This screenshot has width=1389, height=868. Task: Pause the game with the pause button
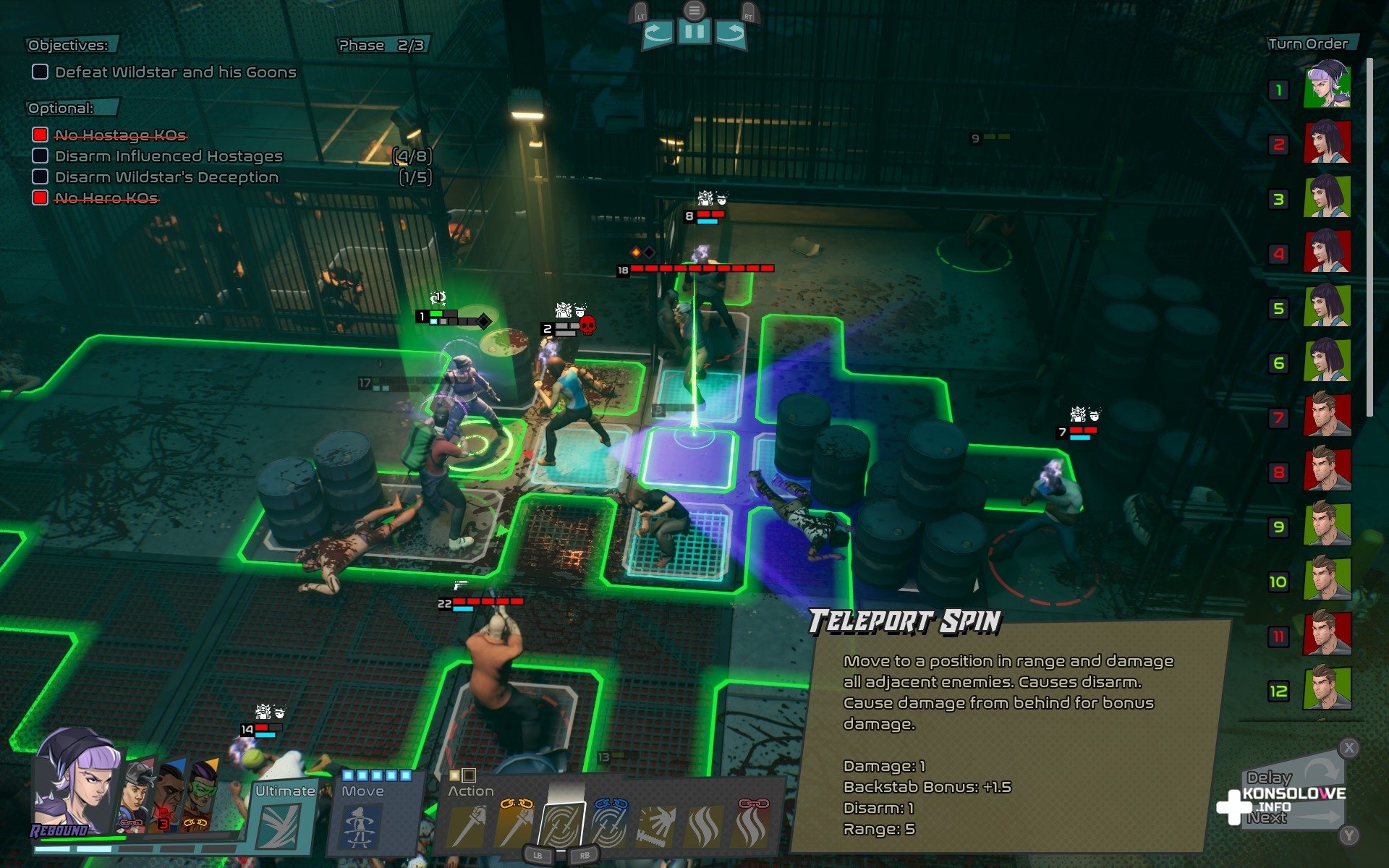pyautogui.click(x=694, y=33)
